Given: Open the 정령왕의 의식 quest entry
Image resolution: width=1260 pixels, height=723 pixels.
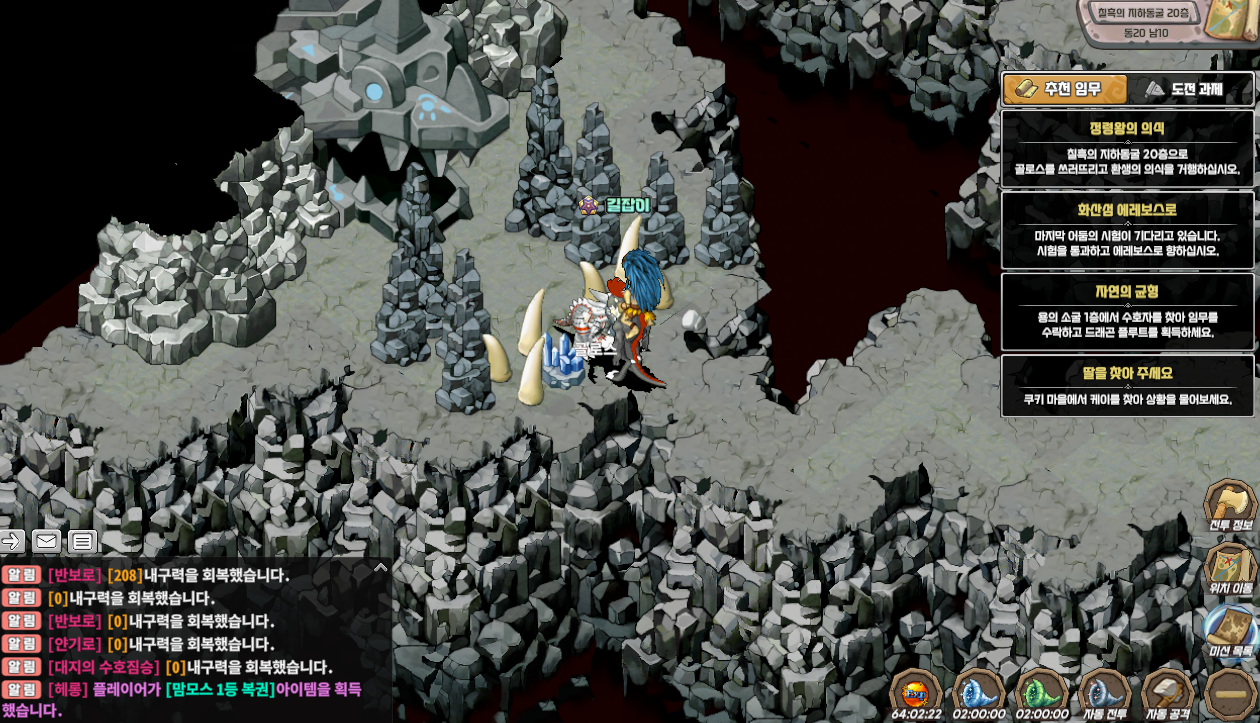Looking at the screenshot, I should click(1127, 148).
